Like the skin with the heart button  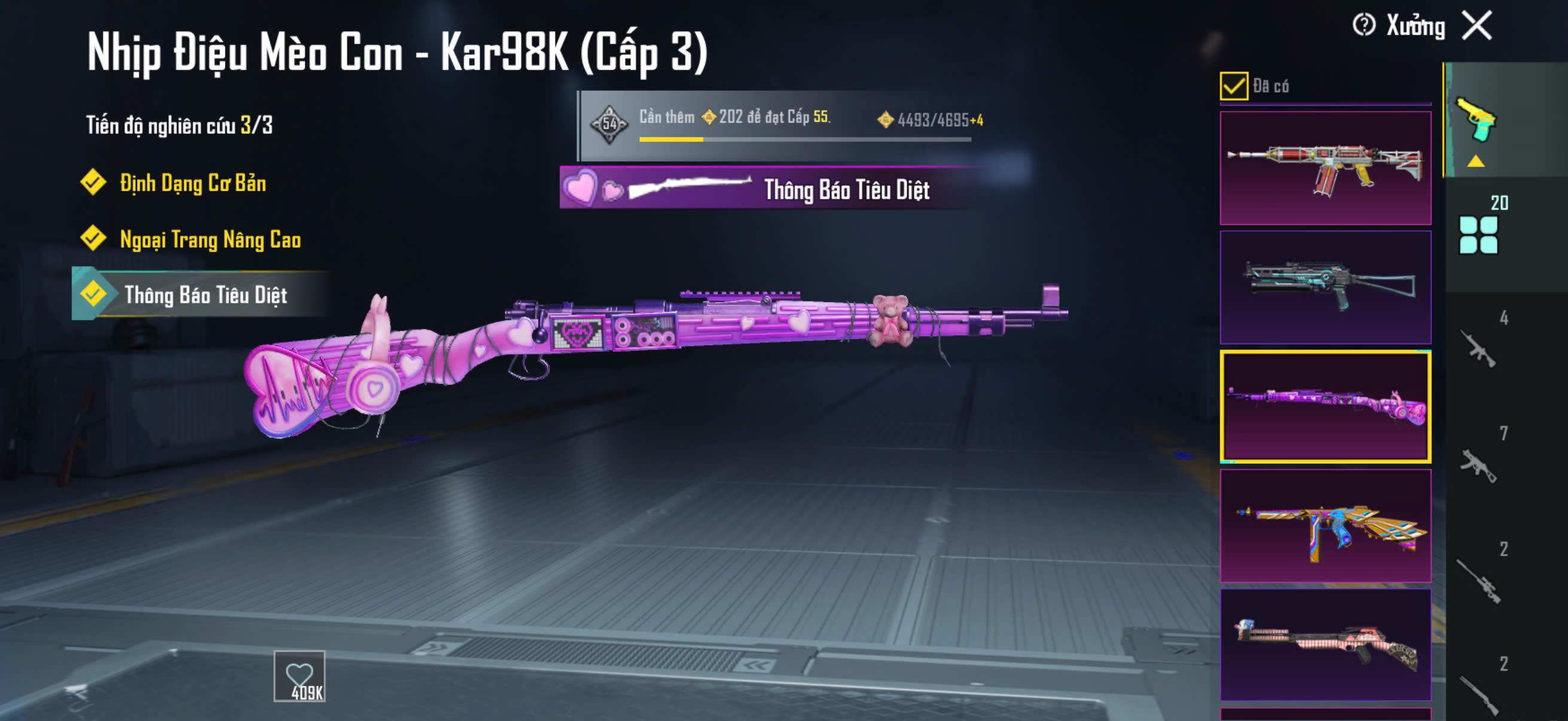click(300, 676)
